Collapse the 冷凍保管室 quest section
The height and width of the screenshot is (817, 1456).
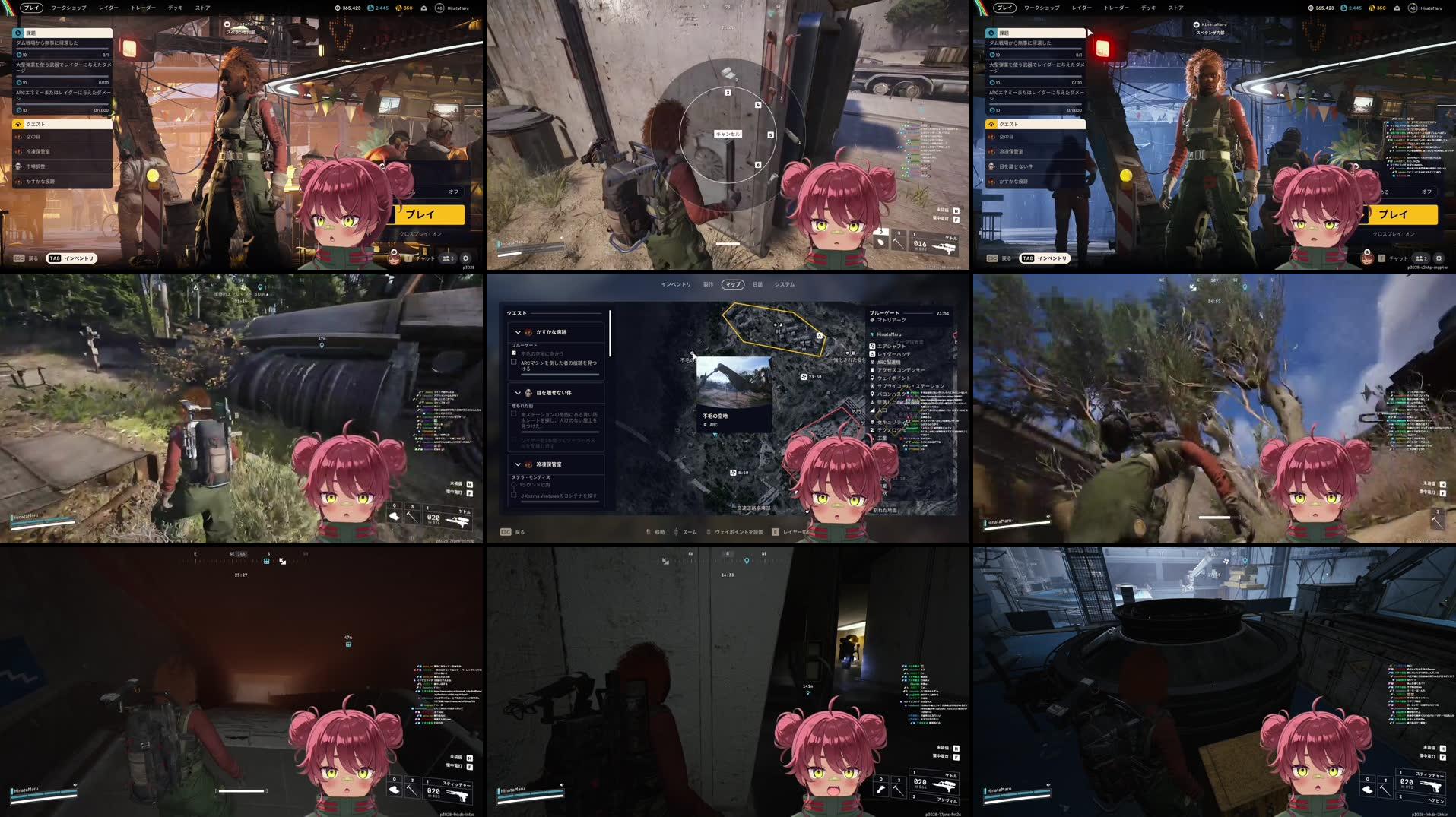pos(518,464)
